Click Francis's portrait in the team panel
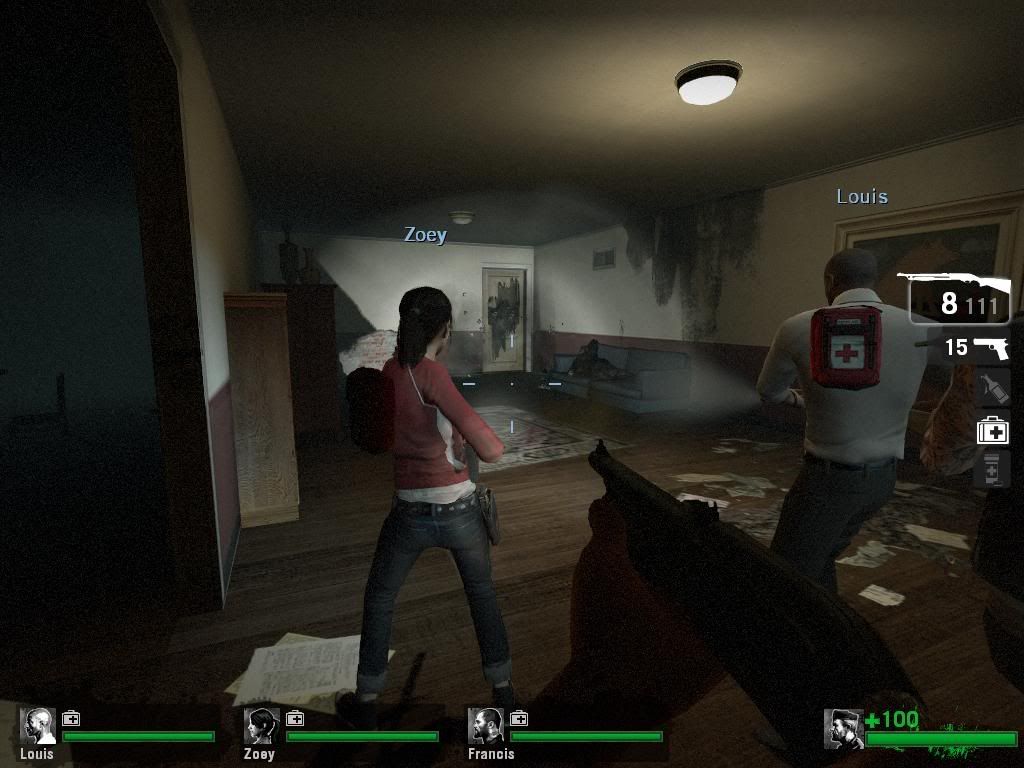 pos(486,726)
